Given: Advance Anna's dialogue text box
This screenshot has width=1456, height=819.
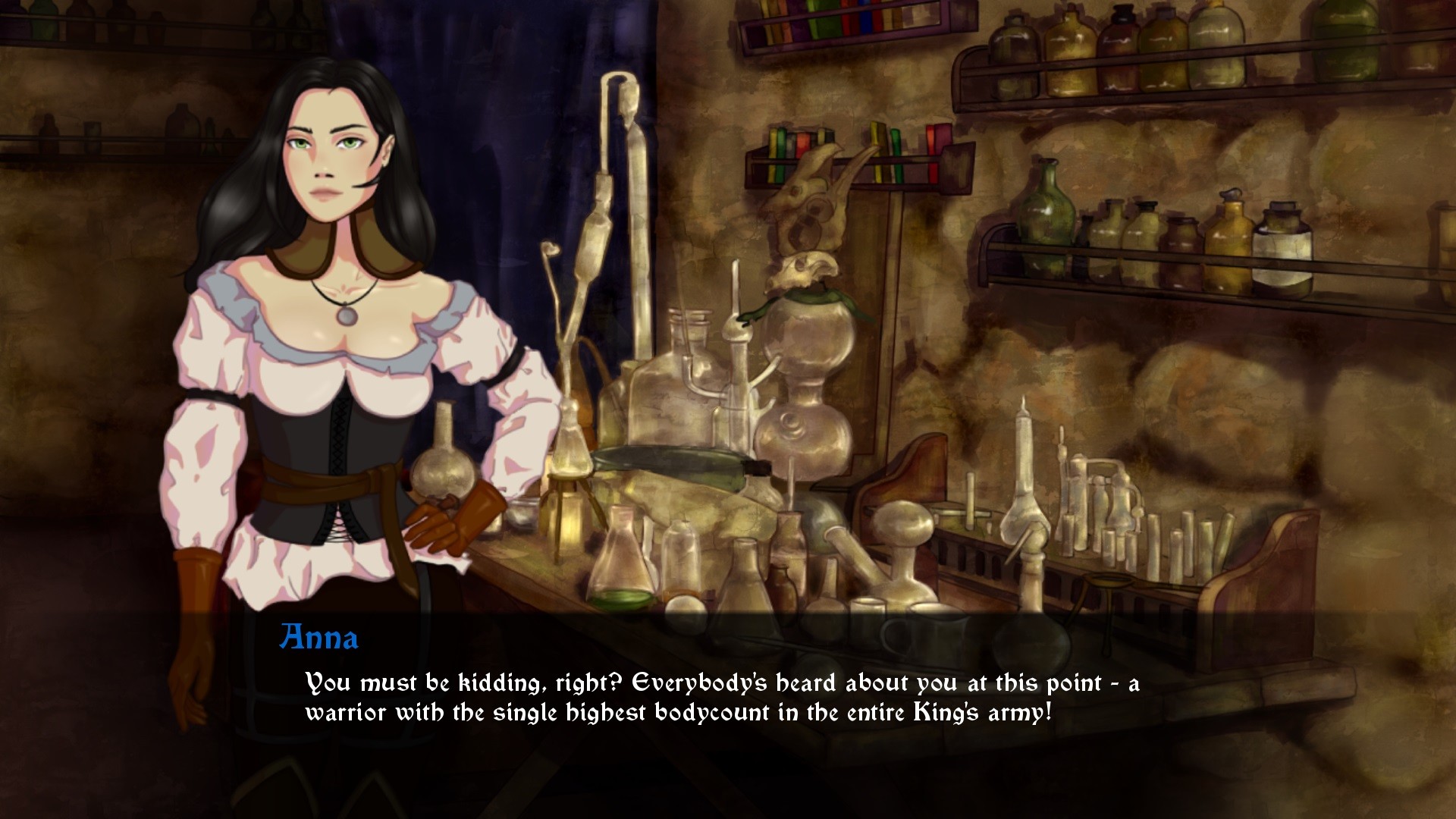Looking at the screenshot, I should click(720, 698).
